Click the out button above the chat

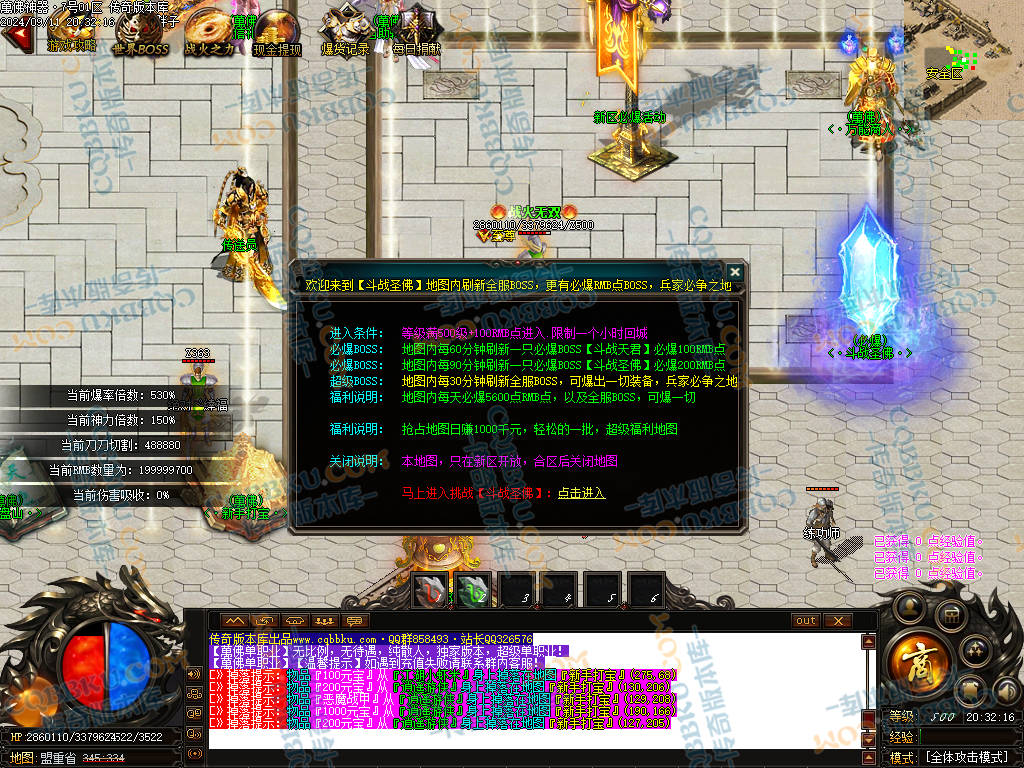(x=806, y=621)
